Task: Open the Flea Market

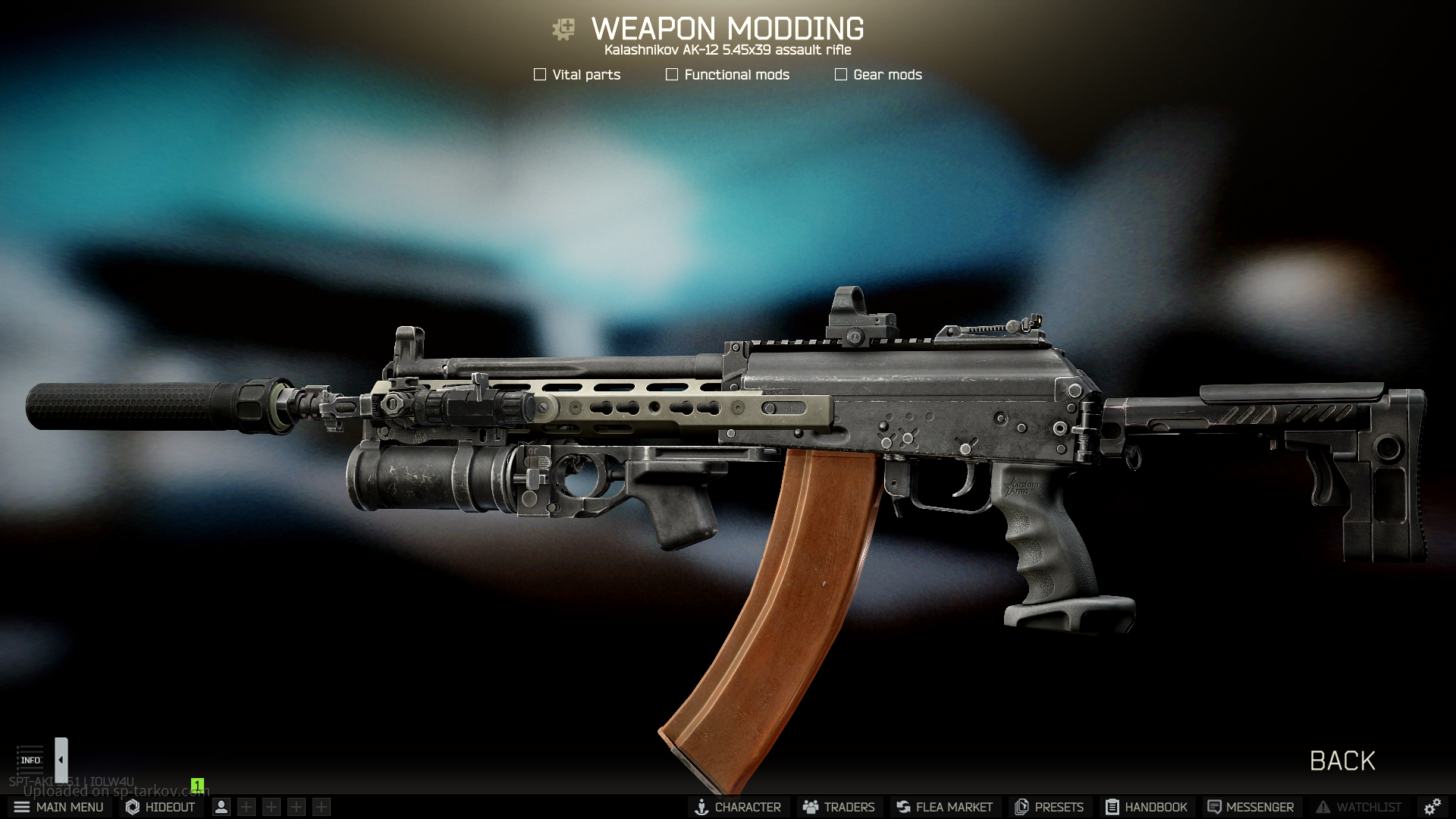Action: (x=944, y=807)
